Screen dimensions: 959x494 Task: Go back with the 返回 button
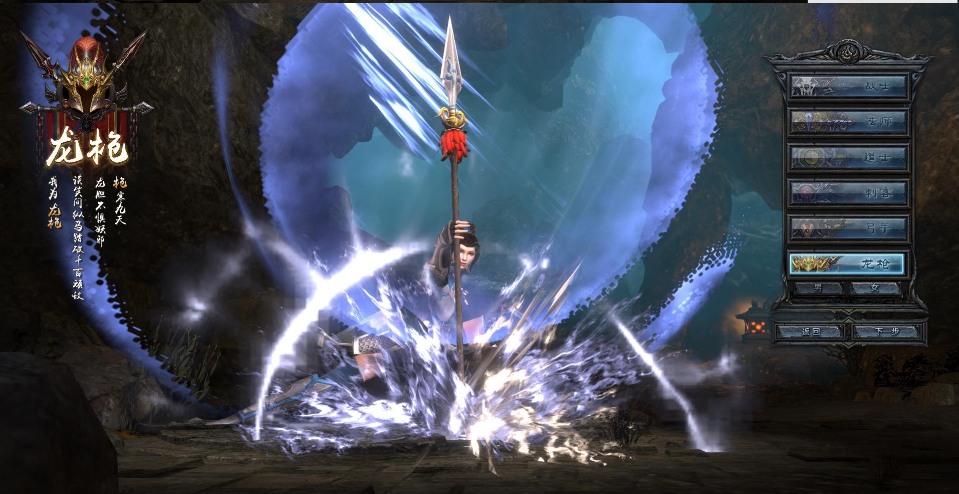coord(810,331)
